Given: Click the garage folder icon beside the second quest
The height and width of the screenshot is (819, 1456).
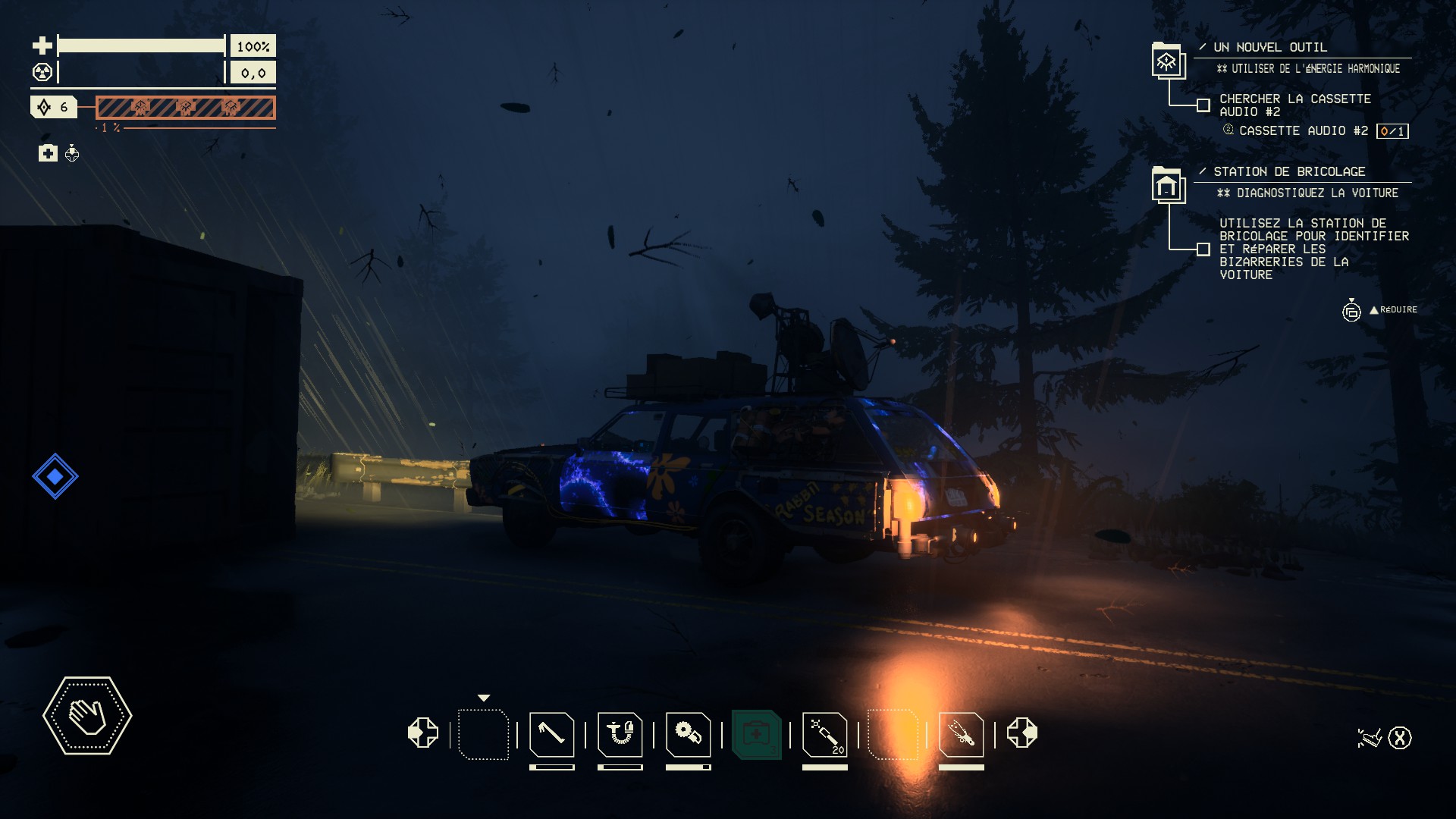Looking at the screenshot, I should coord(1167,185).
